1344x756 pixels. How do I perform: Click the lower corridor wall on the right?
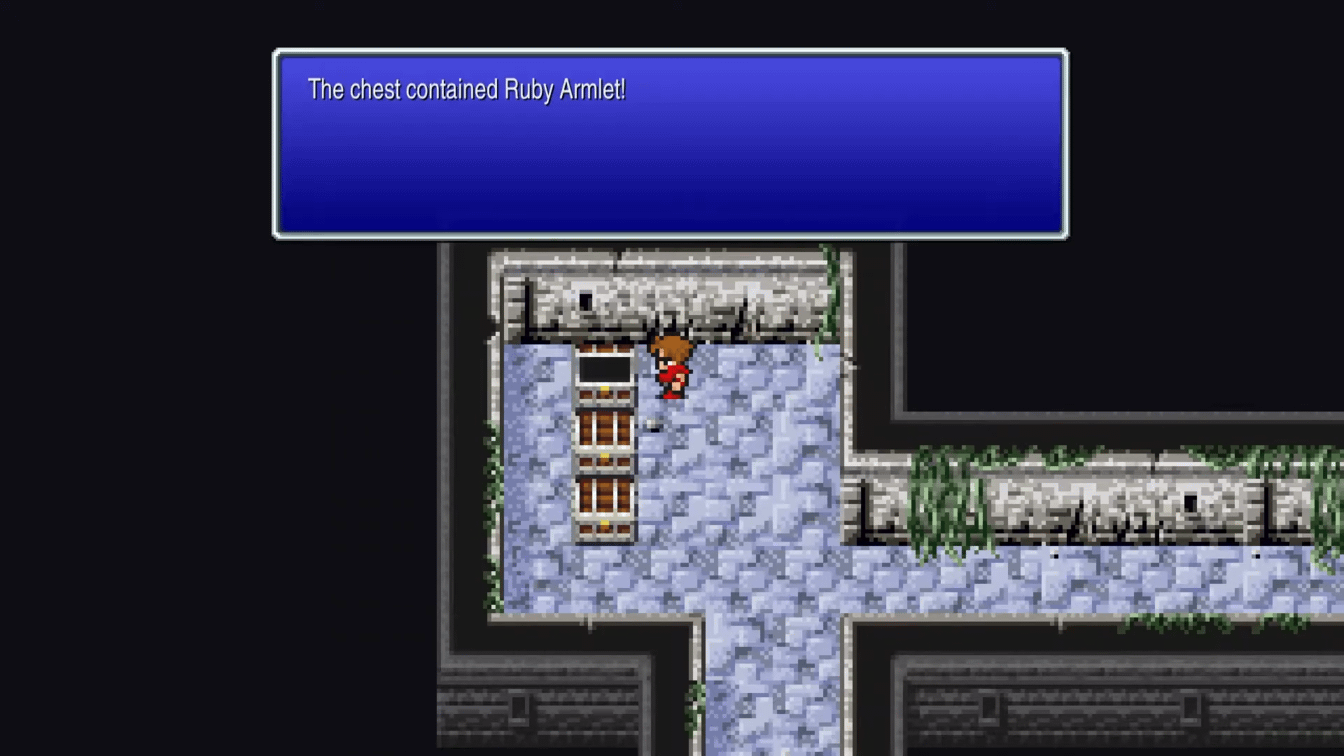[x=1100, y=500]
